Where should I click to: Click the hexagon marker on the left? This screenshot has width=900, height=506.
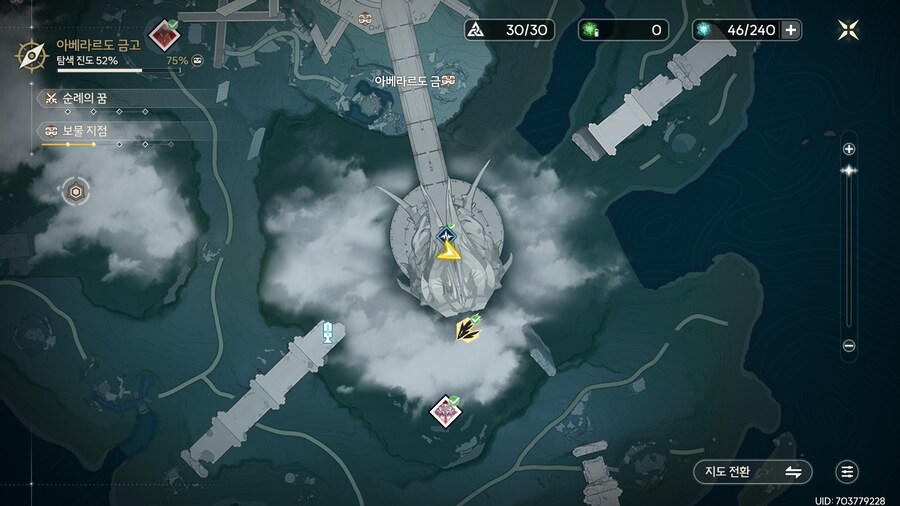click(x=74, y=190)
